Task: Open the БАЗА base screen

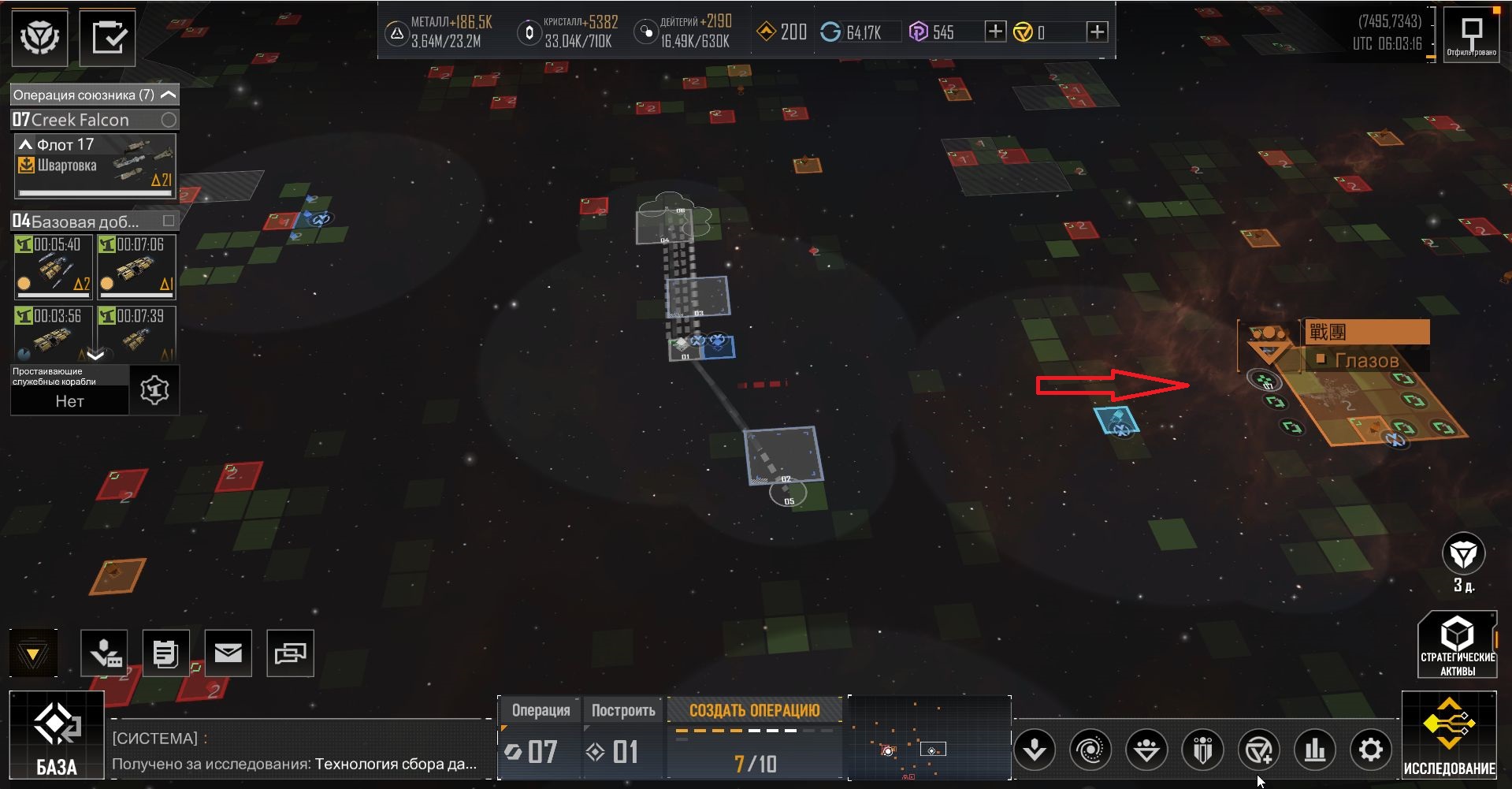Action: 56,735
